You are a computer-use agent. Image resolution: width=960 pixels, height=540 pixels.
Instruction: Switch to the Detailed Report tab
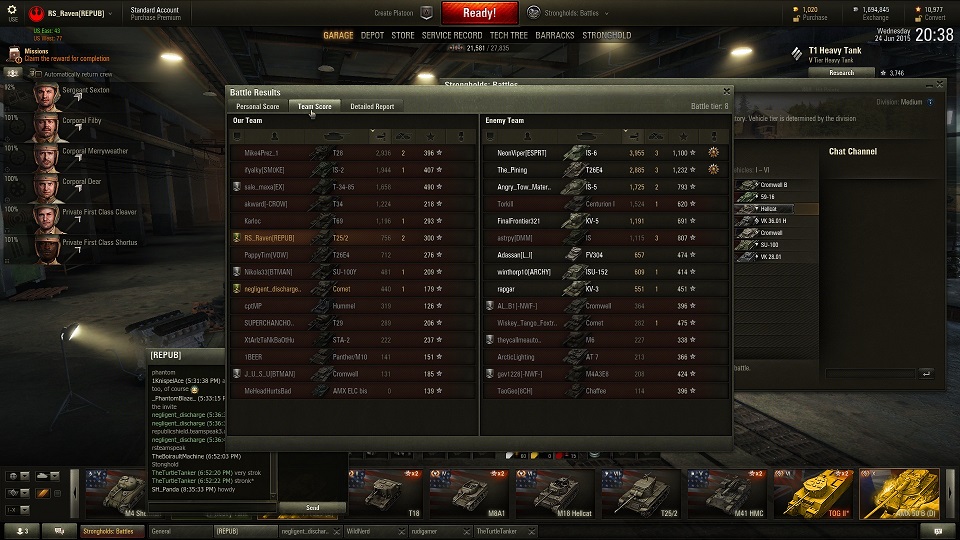tap(372, 106)
